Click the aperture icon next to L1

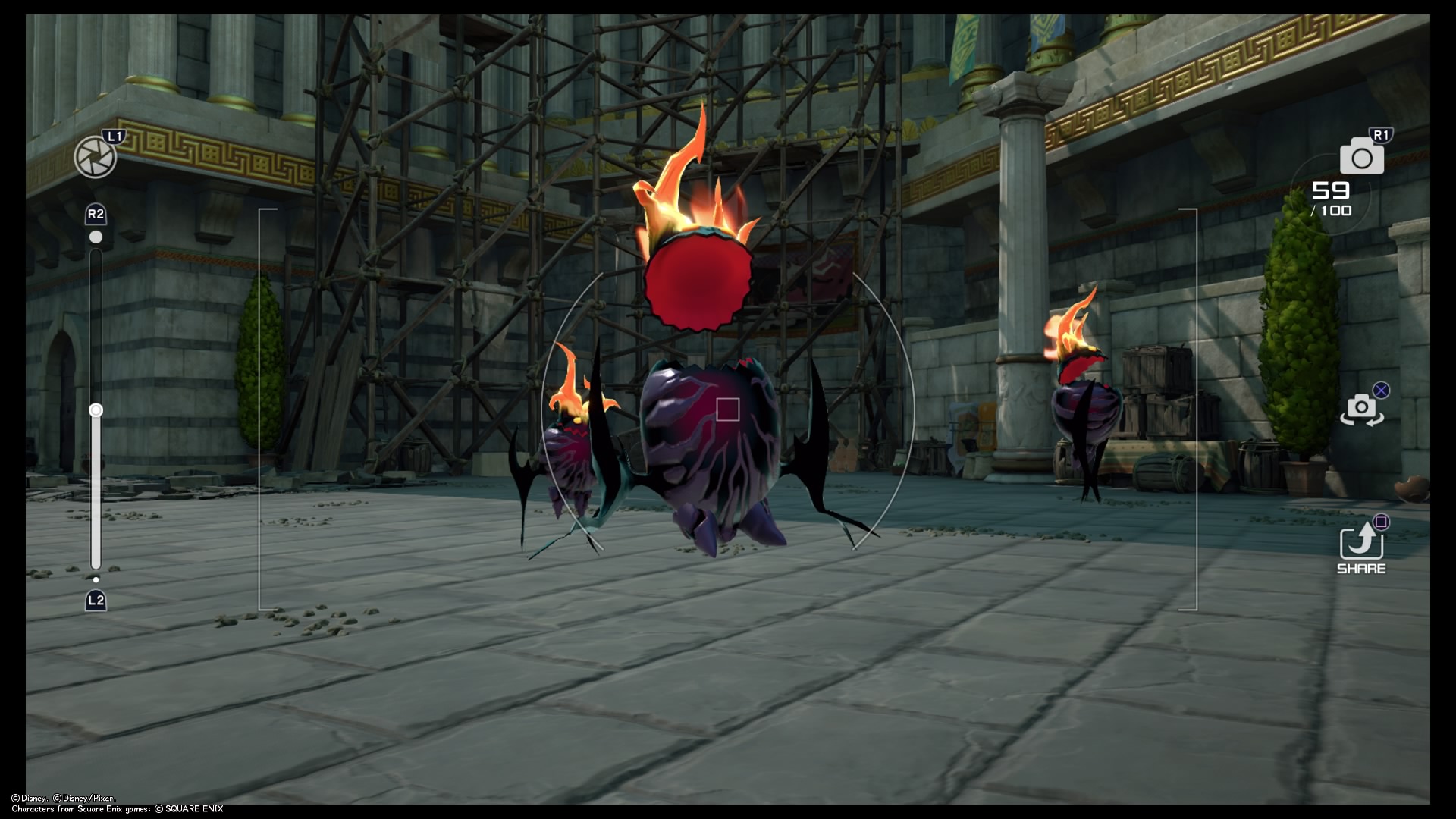tap(96, 157)
